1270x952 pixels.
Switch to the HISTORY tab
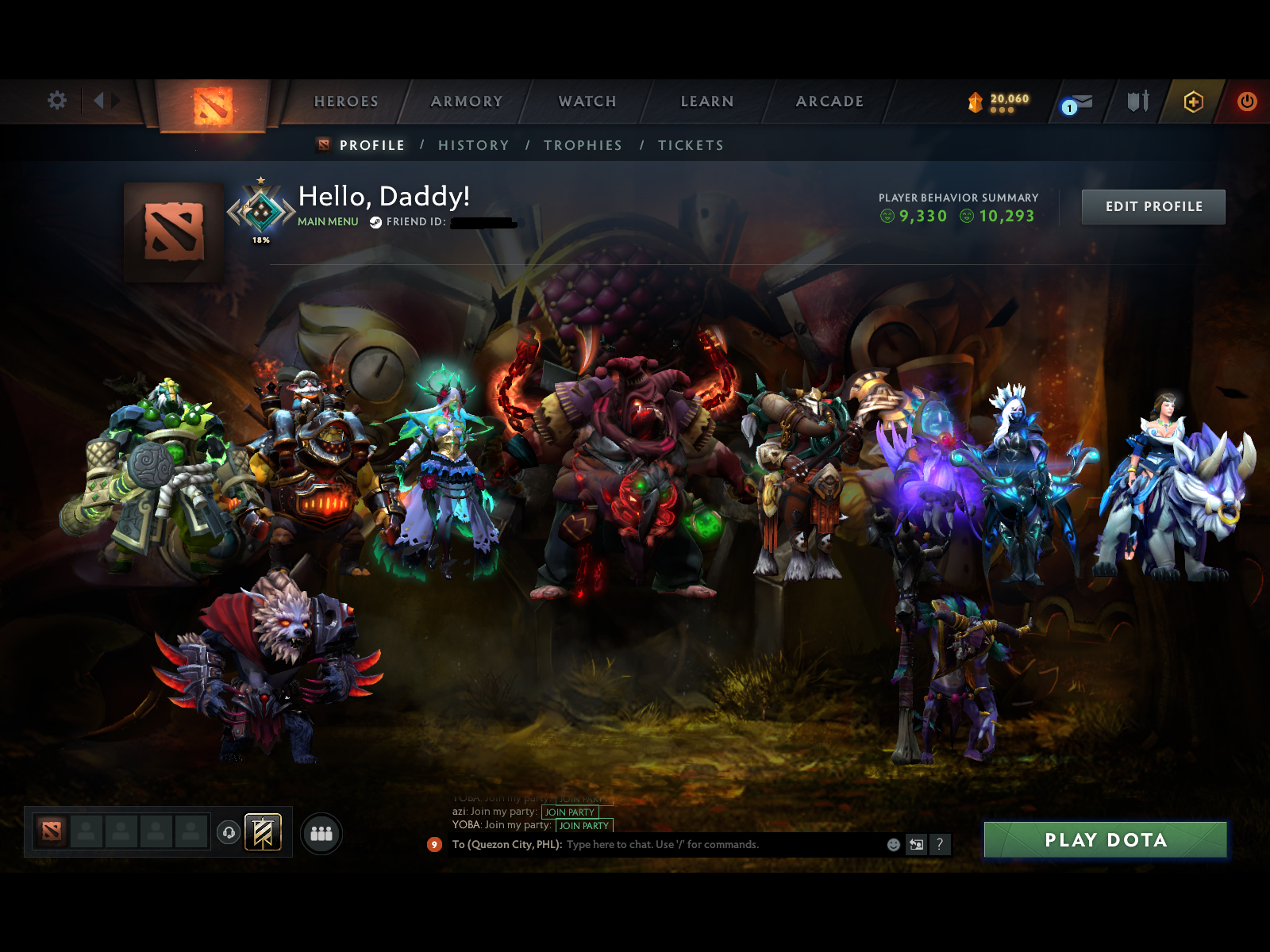pyautogui.click(x=474, y=145)
